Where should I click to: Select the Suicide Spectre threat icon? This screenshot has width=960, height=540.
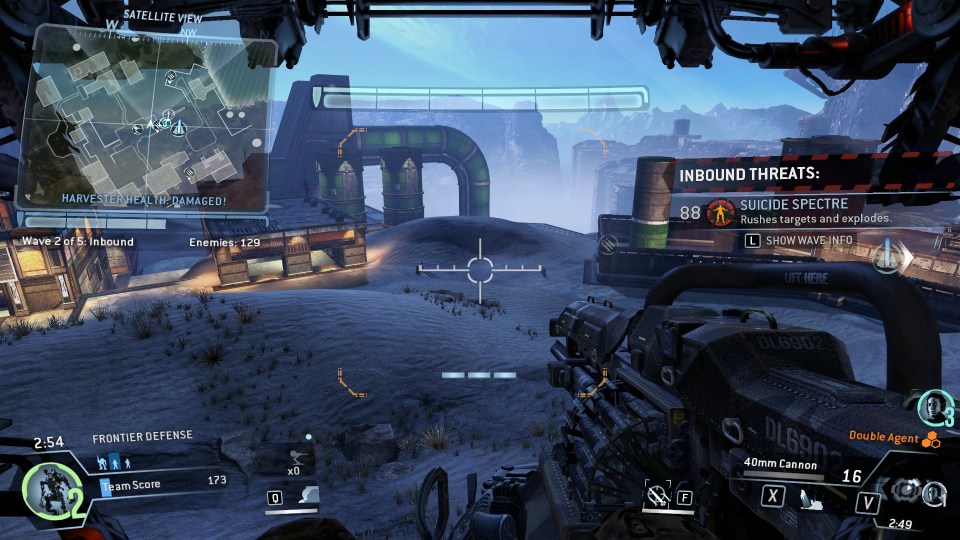point(718,212)
